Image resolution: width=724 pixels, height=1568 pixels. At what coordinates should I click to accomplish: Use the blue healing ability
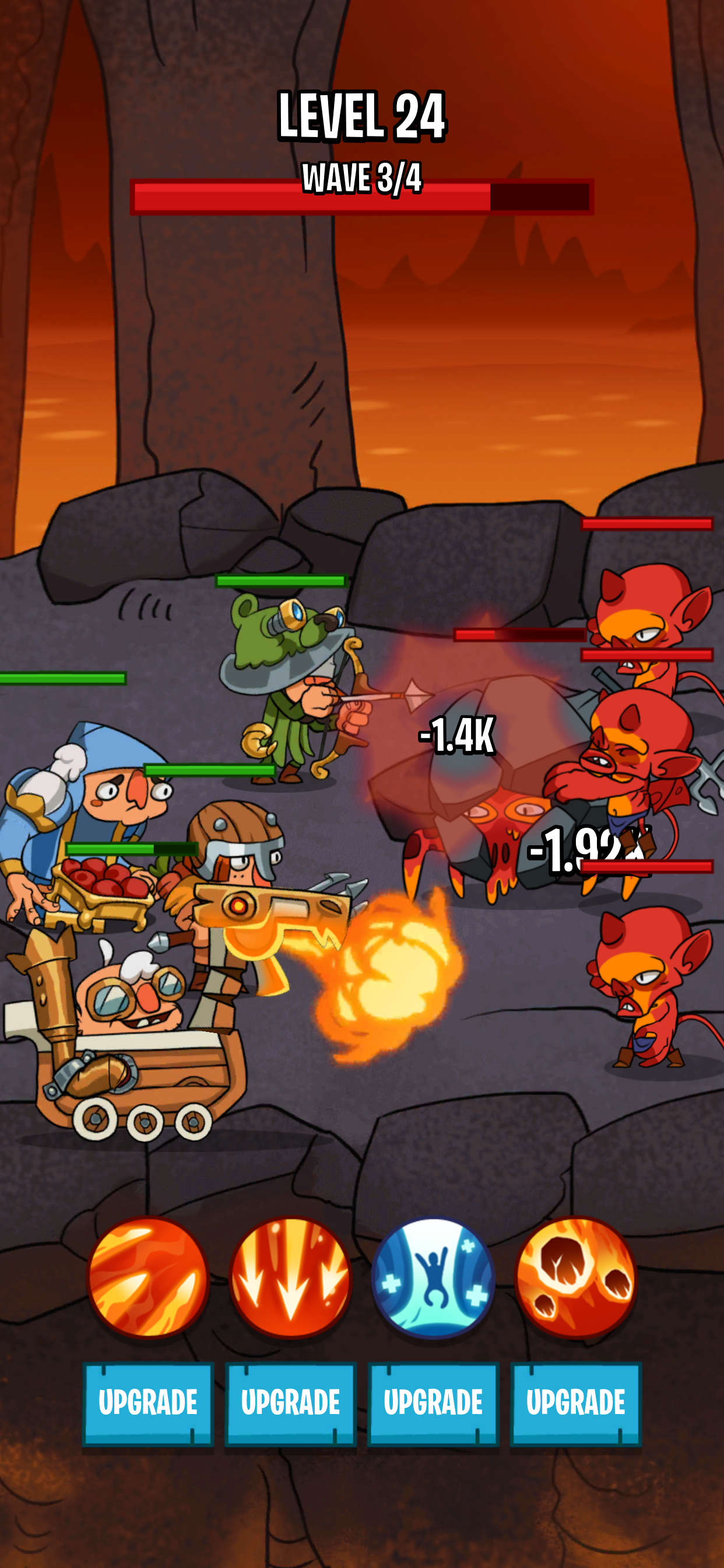(x=433, y=1276)
